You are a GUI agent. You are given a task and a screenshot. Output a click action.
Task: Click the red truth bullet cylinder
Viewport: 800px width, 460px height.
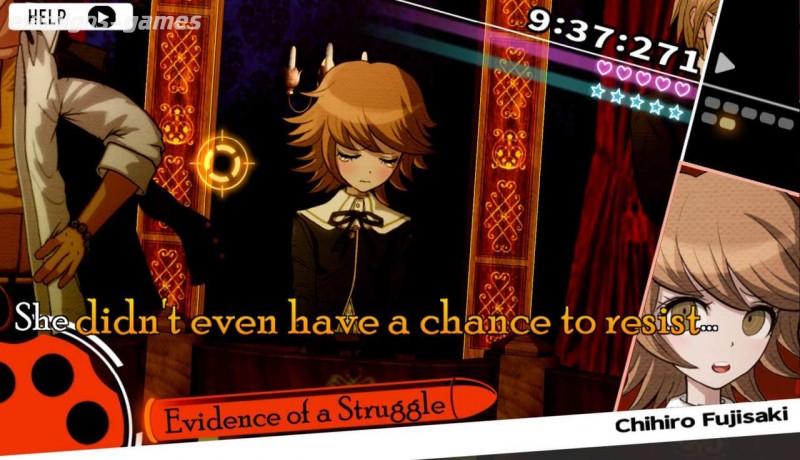(x=60, y=400)
